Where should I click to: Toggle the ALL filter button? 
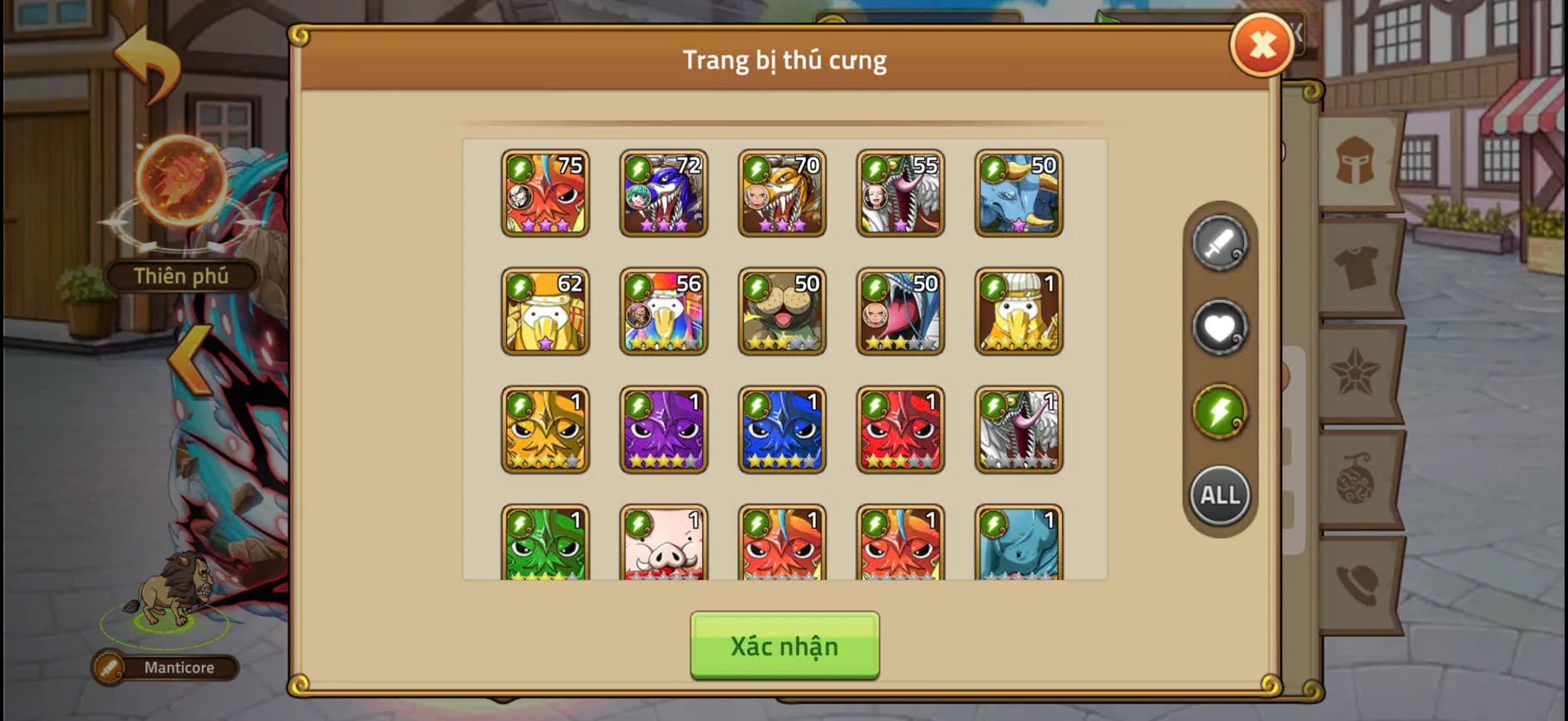point(1219,494)
